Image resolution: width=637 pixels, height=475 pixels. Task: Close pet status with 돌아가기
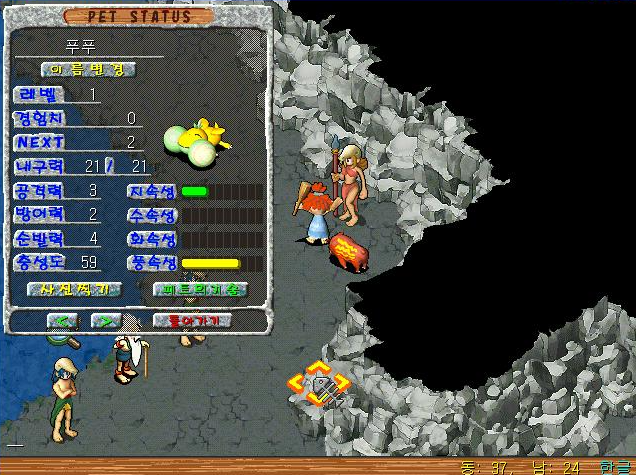pyautogui.click(x=192, y=321)
